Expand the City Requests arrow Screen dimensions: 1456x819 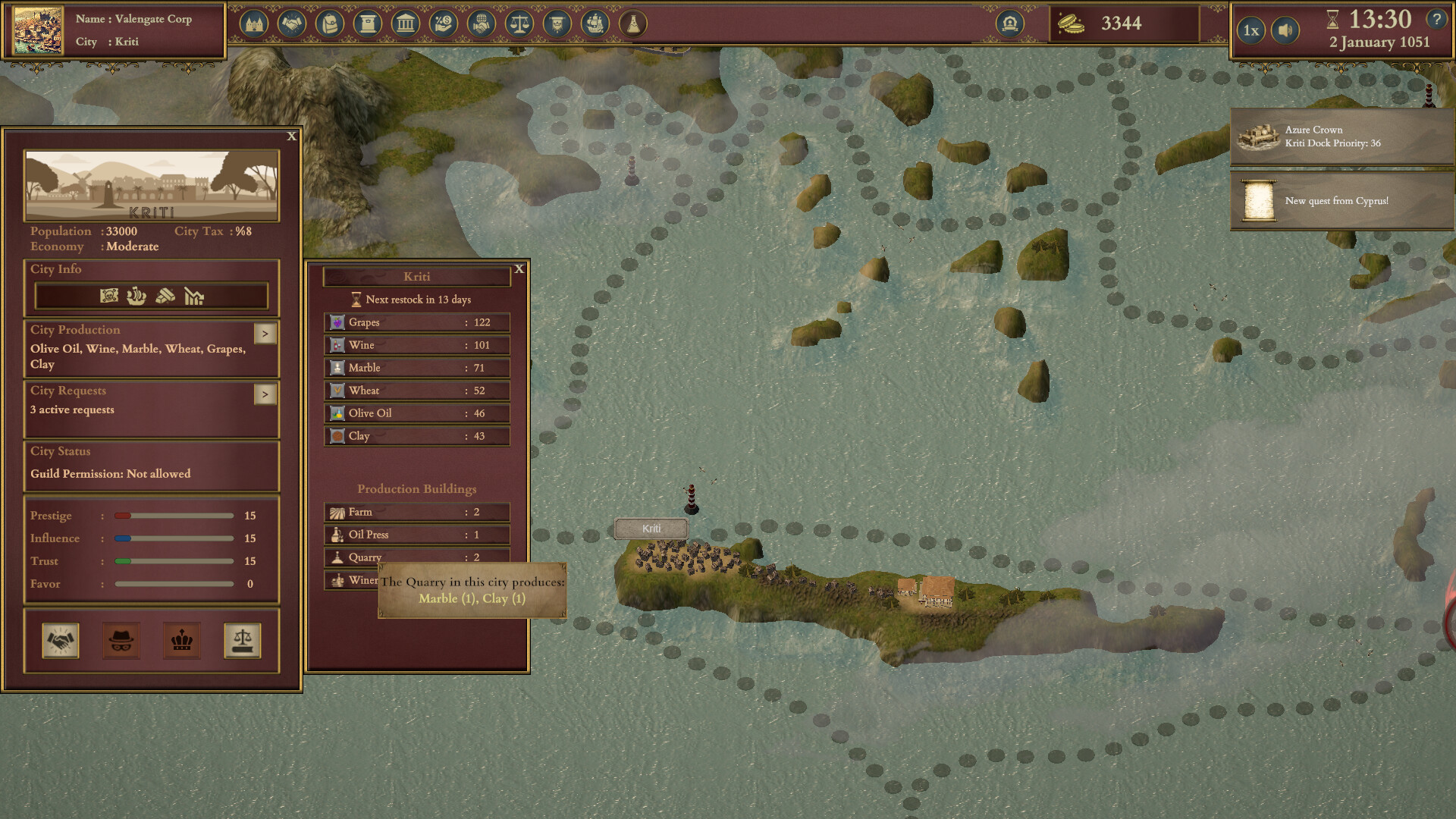(265, 394)
